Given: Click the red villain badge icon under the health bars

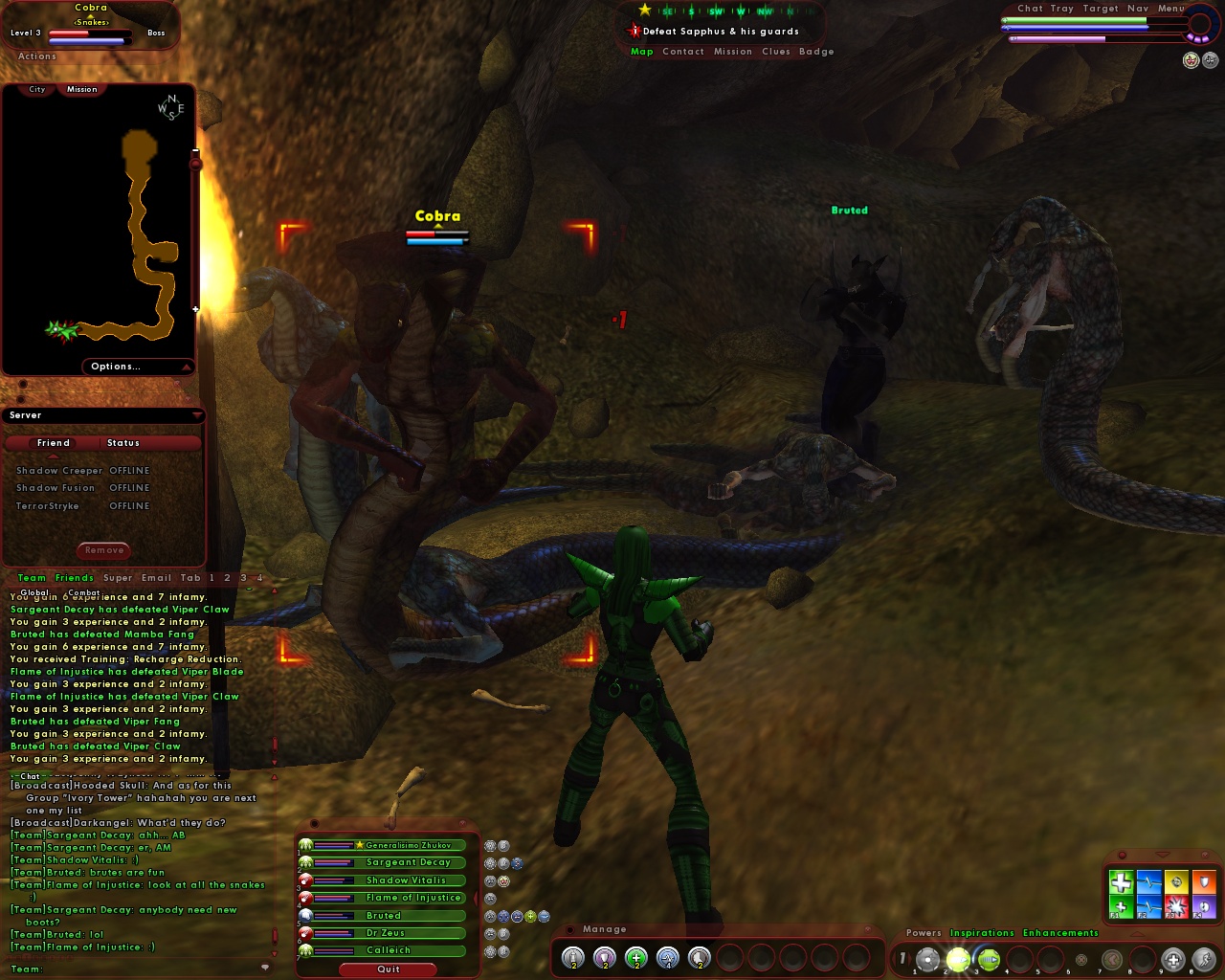Looking at the screenshot, I should pos(1190,60).
